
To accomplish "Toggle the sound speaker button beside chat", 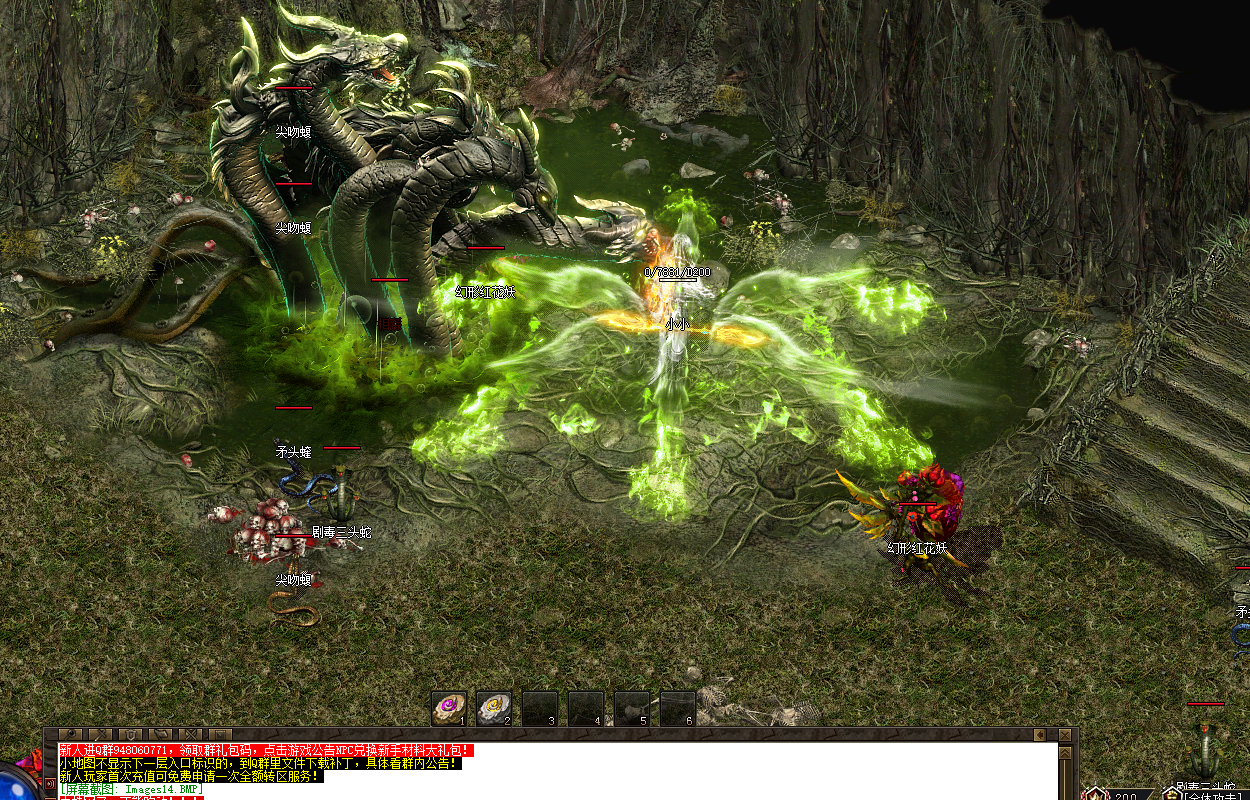I will tap(50, 783).
